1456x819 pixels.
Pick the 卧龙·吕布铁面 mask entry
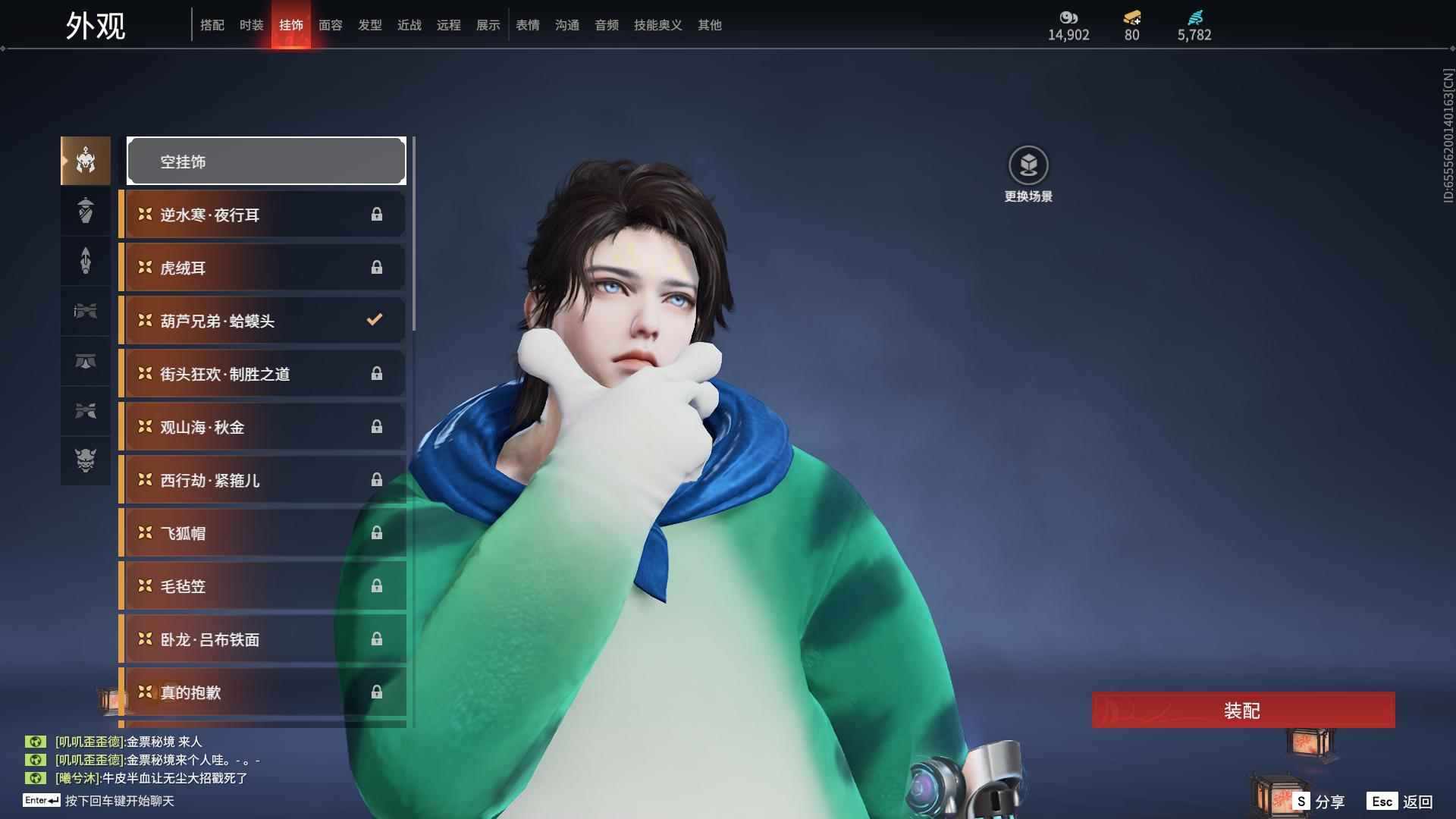(x=262, y=639)
